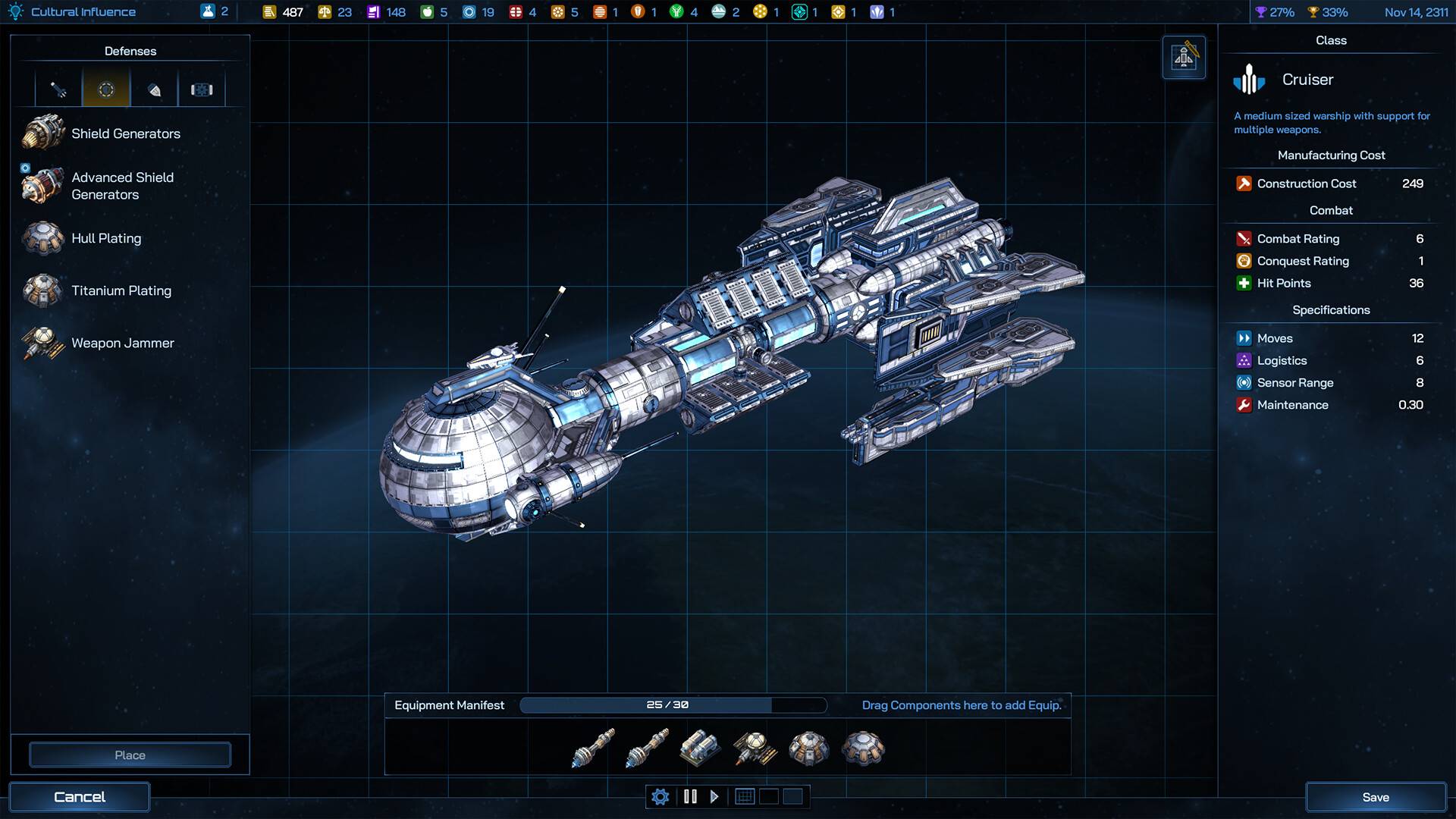Screen dimensions: 1456x819
Task: Click the Shield Generators component icon
Action: point(43,132)
